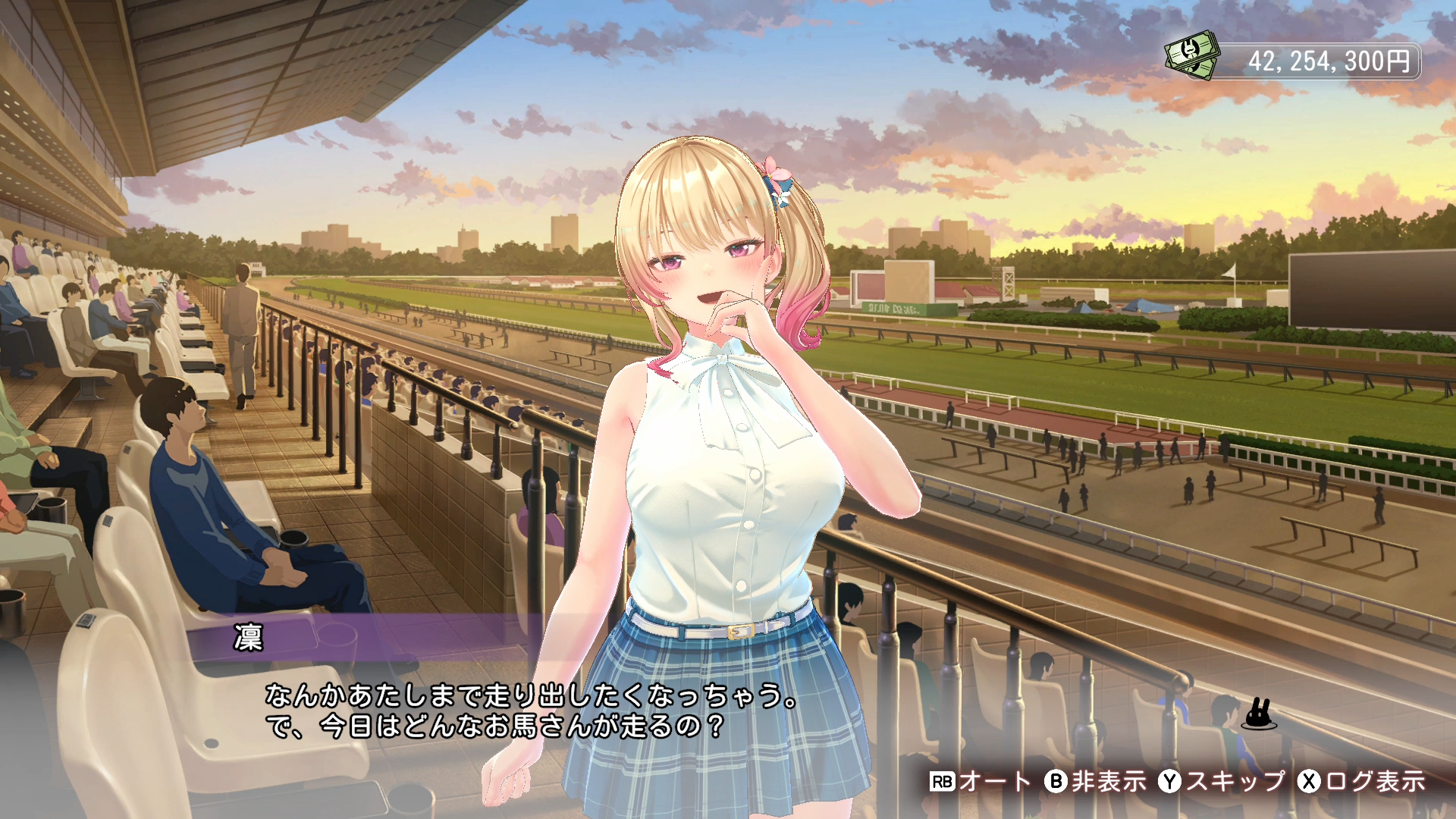Image resolution: width=1456 pixels, height=819 pixels.
Task: Open the backlog with ログ表示
Action: (x=1361, y=781)
